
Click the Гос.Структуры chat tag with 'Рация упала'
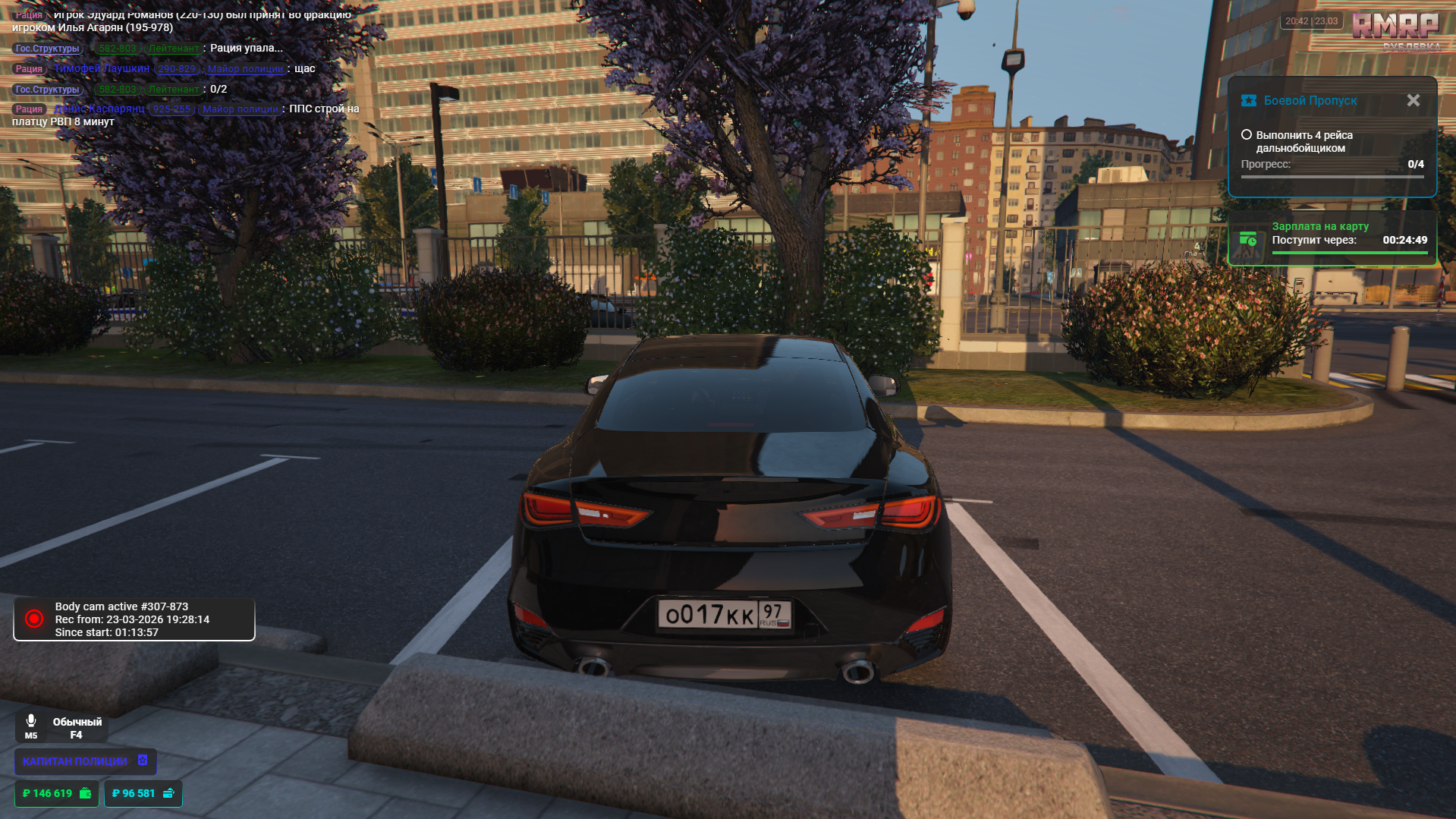(x=48, y=48)
